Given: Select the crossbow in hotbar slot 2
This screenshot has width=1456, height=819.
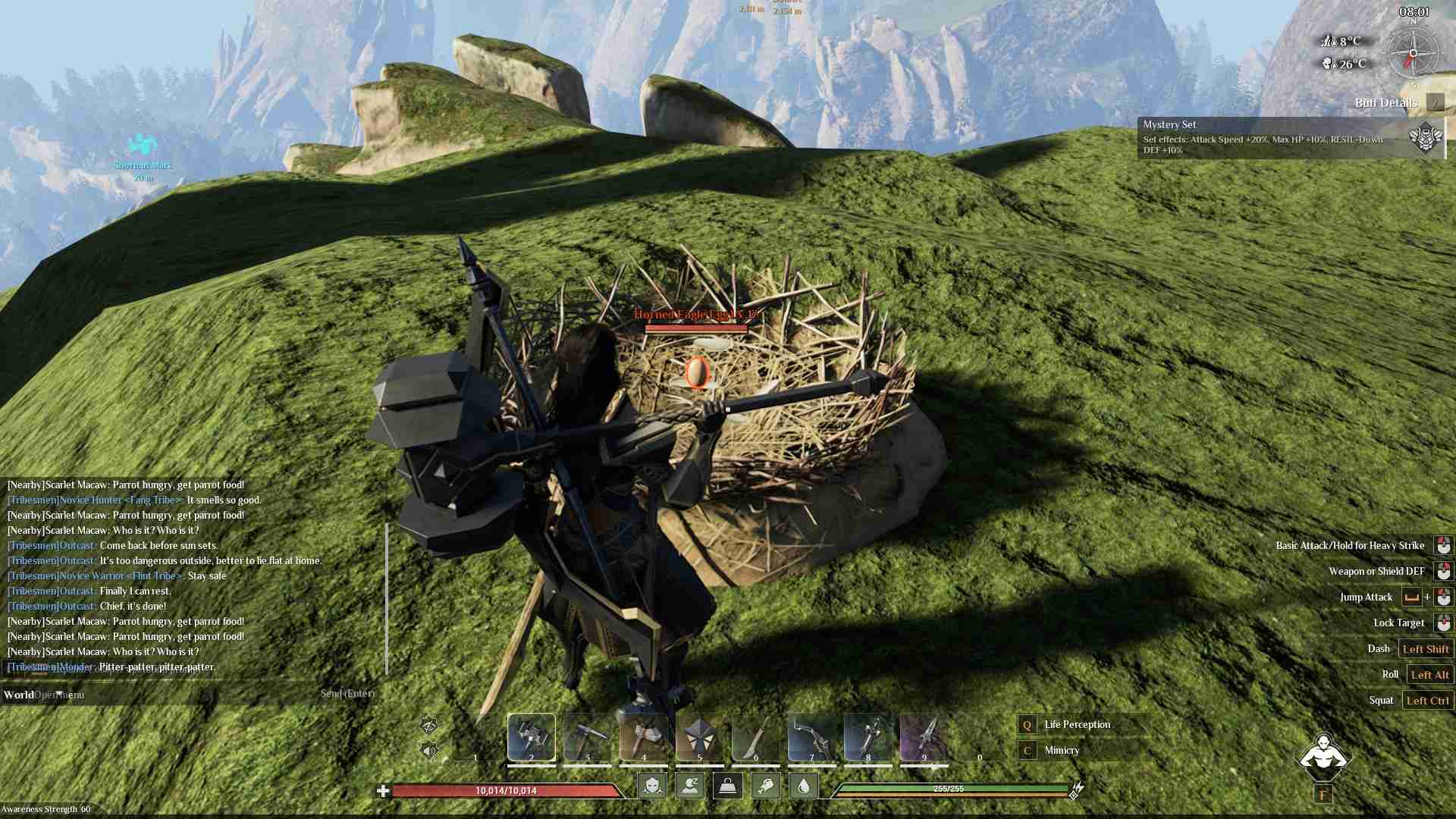Looking at the screenshot, I should pyautogui.click(x=531, y=736).
